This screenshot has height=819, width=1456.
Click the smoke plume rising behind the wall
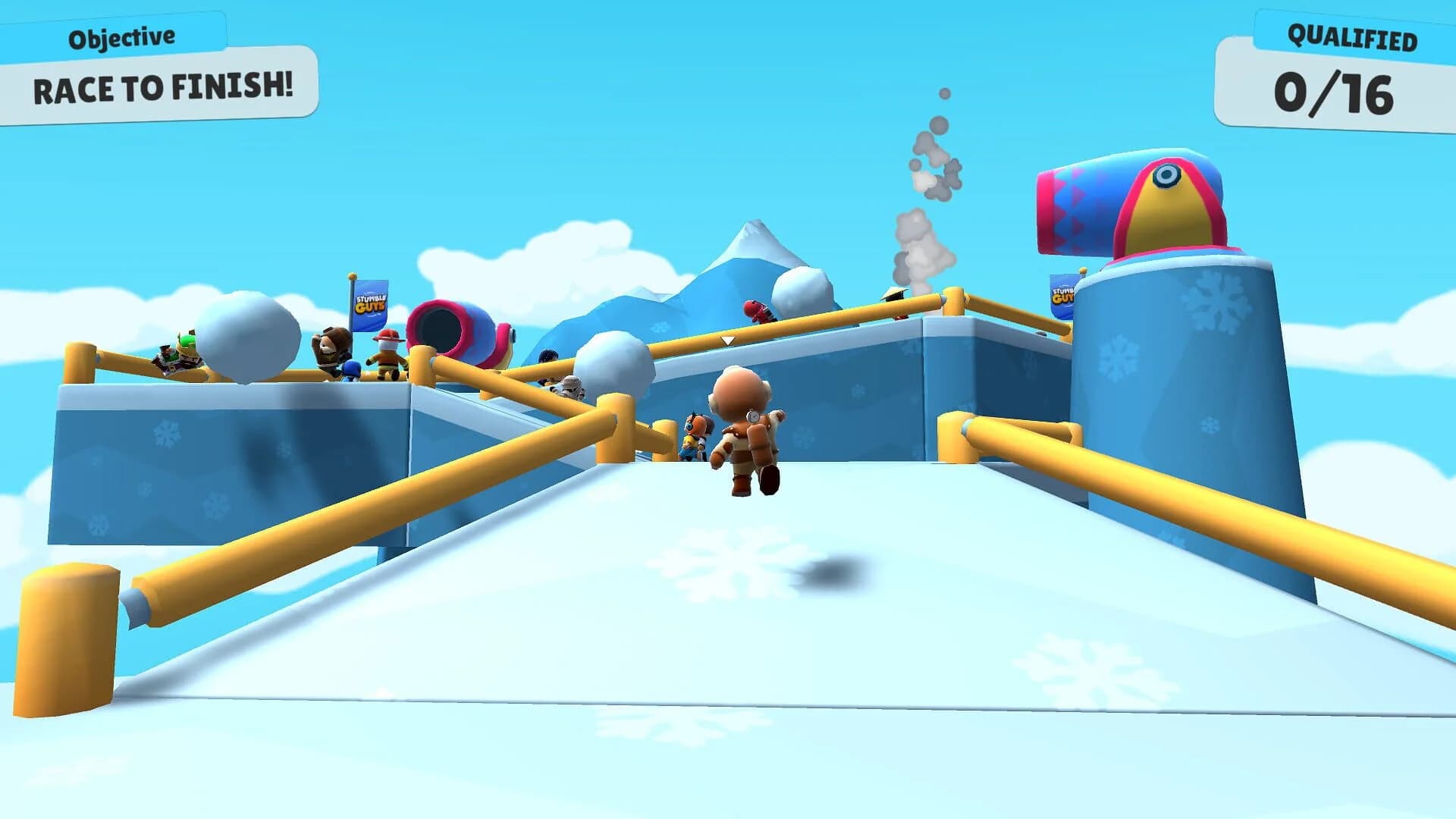918,205
